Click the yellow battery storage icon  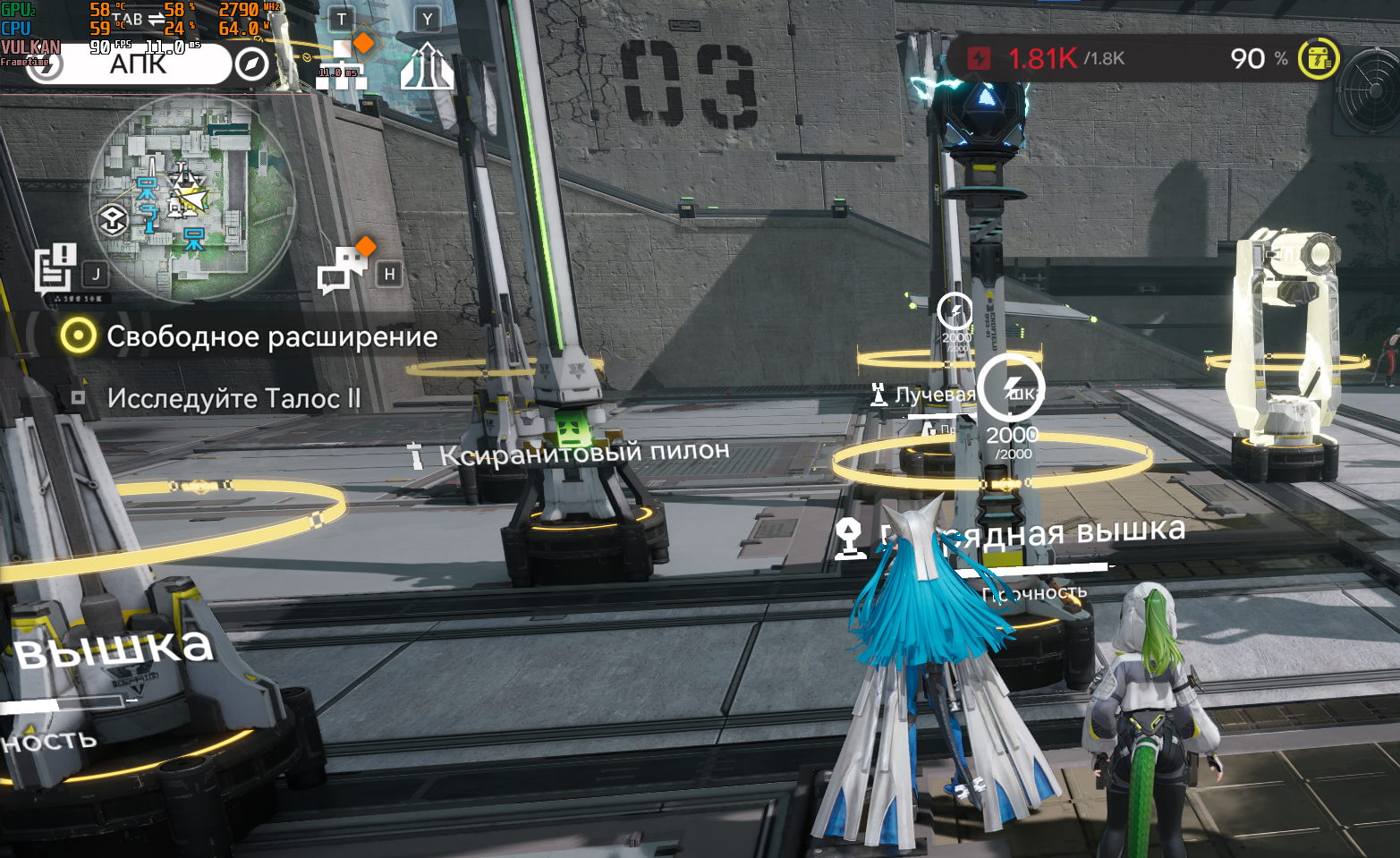(x=1319, y=59)
